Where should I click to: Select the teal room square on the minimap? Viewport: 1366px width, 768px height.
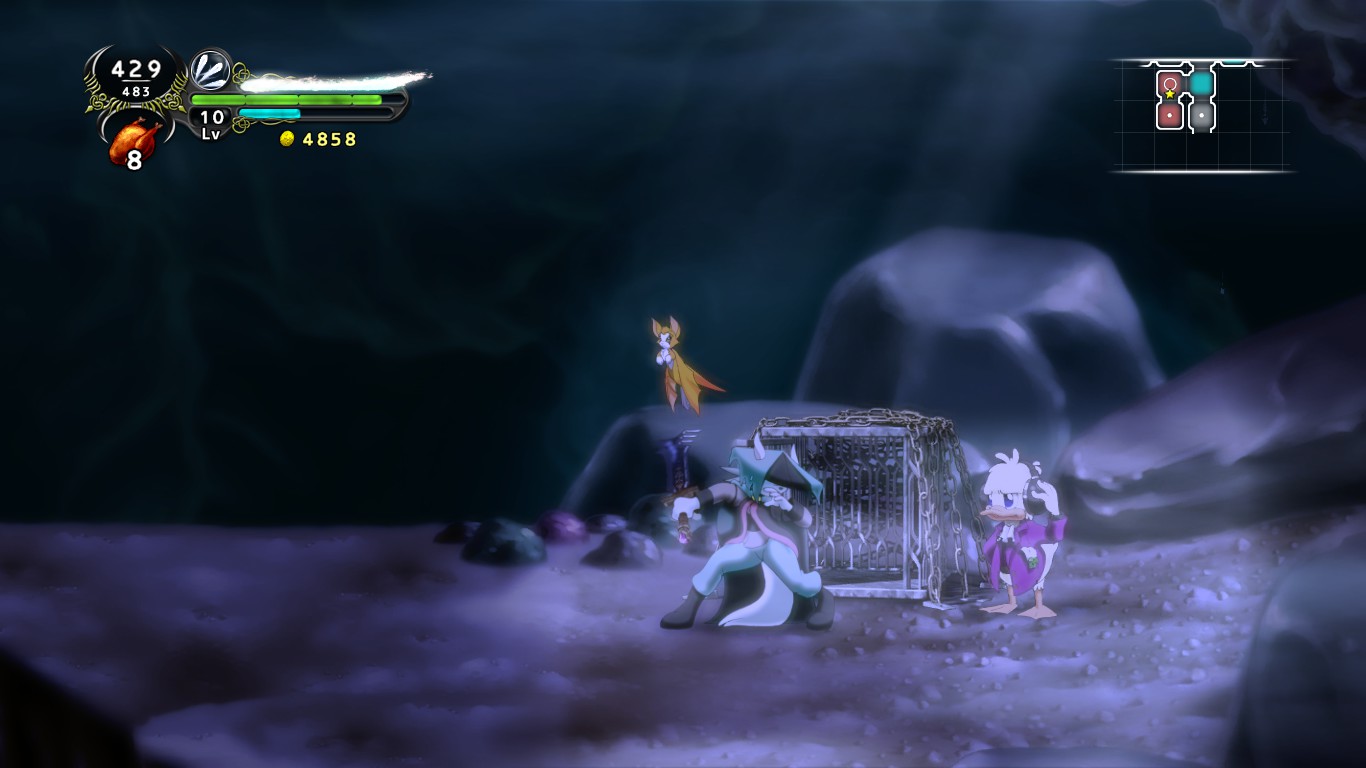coord(1201,82)
